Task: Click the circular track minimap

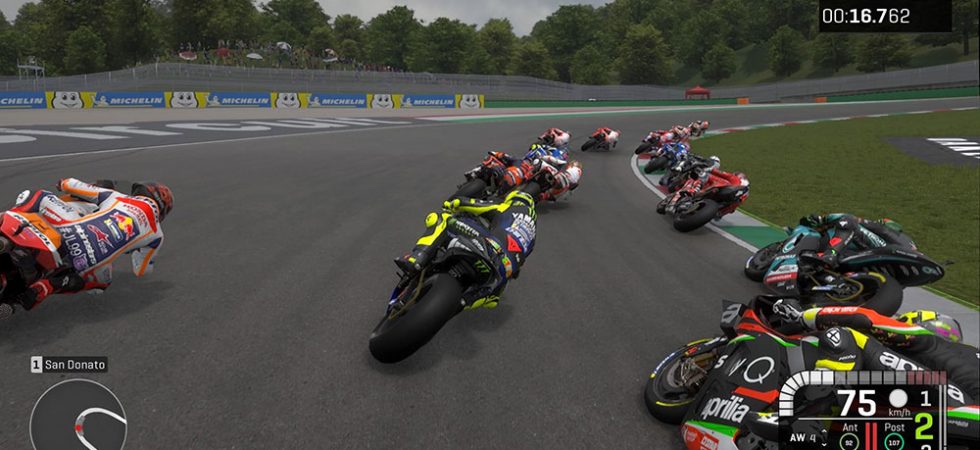Action: point(78,418)
